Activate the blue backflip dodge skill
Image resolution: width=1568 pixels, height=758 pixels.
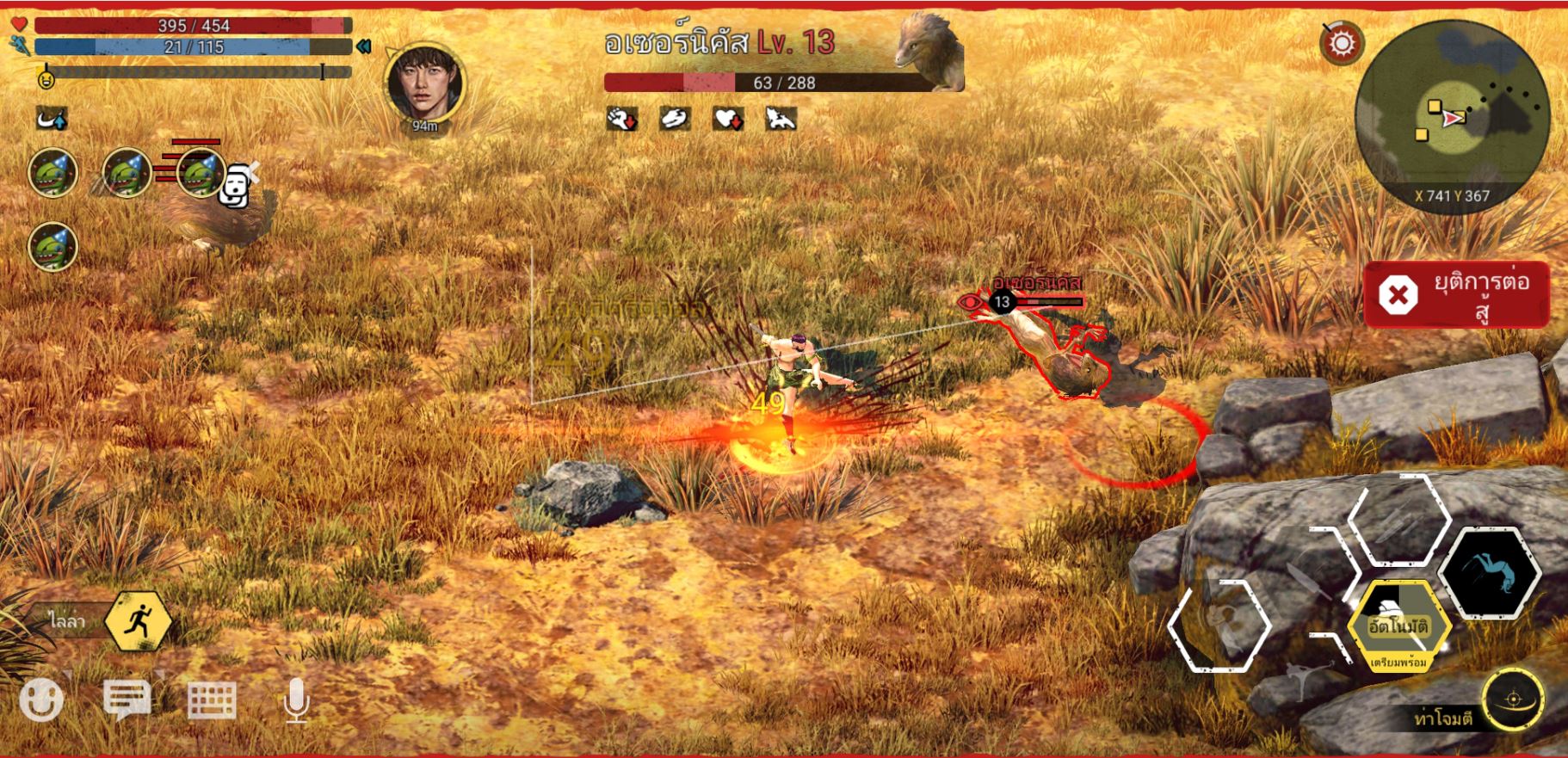pyautogui.click(x=1491, y=573)
